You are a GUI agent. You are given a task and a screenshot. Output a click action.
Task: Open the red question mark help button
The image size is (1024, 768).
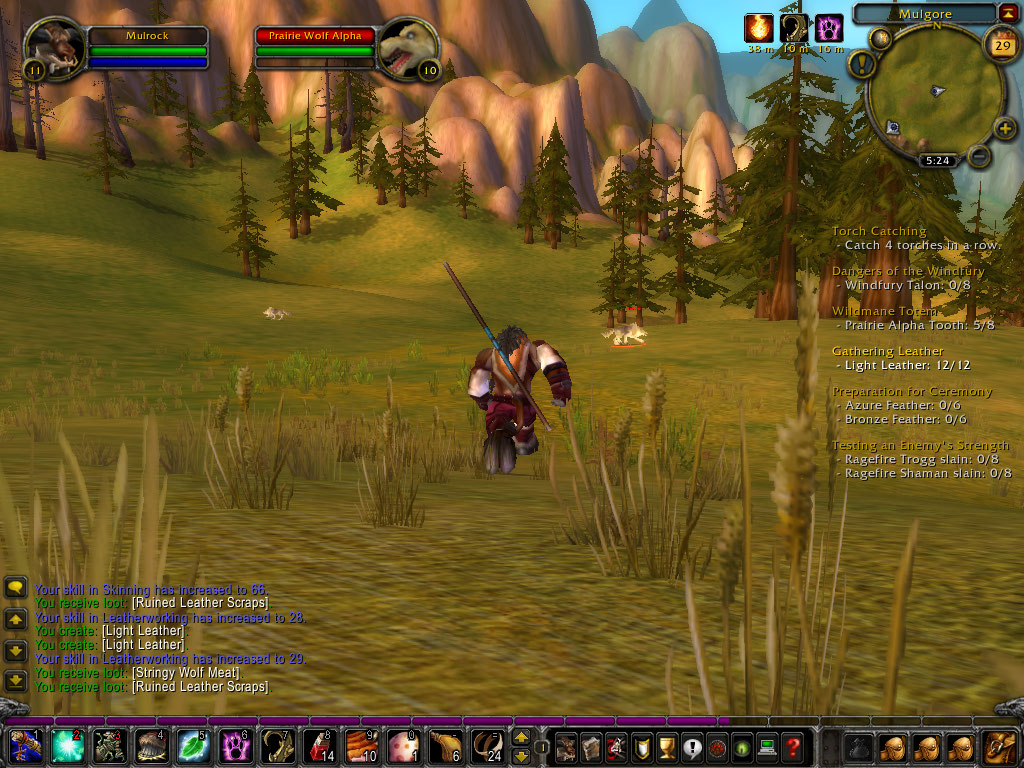pos(792,746)
